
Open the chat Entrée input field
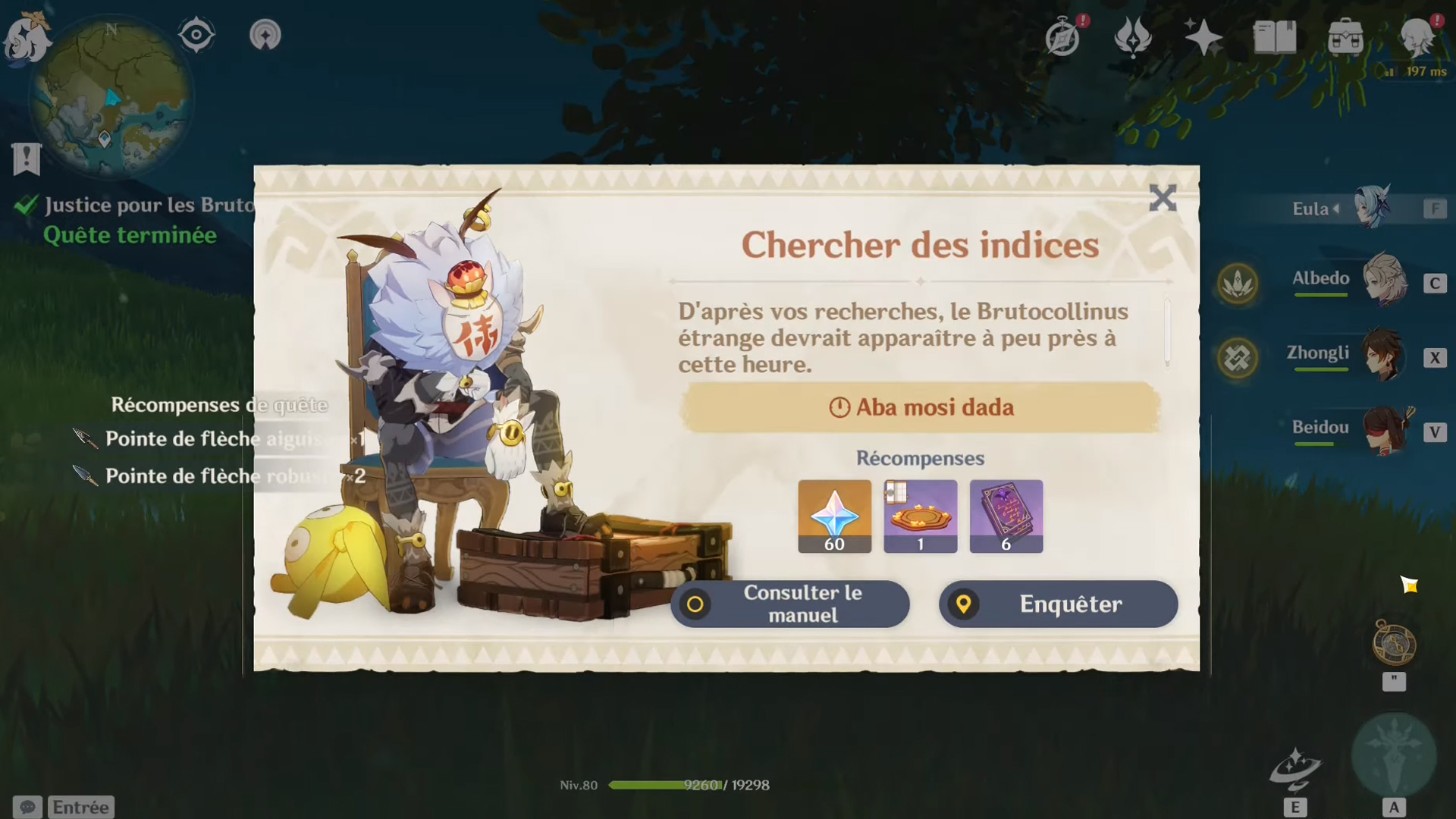pyautogui.click(x=80, y=806)
